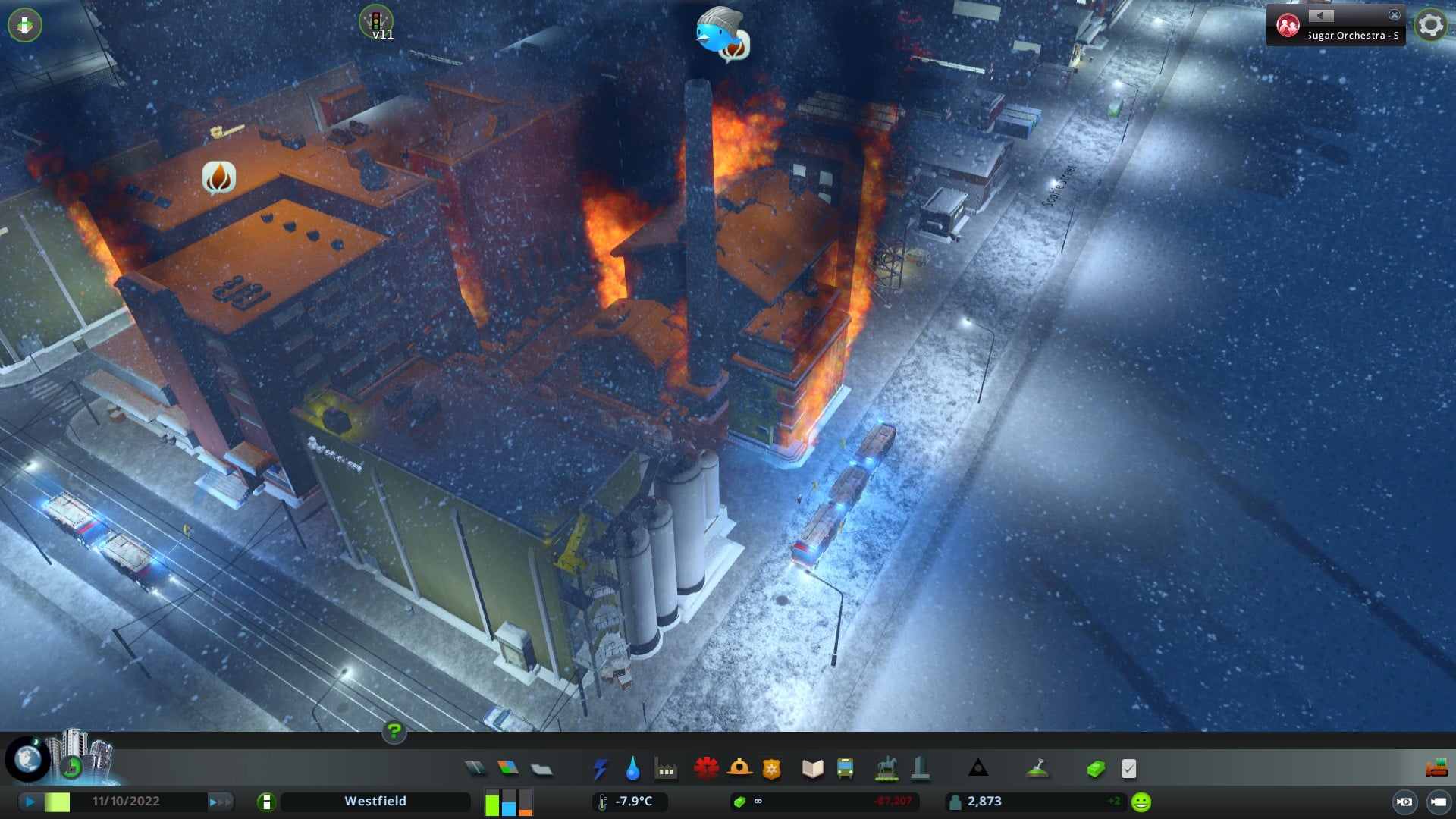Open the Public Transport bus menu
The width and height of the screenshot is (1456, 819).
(845, 769)
